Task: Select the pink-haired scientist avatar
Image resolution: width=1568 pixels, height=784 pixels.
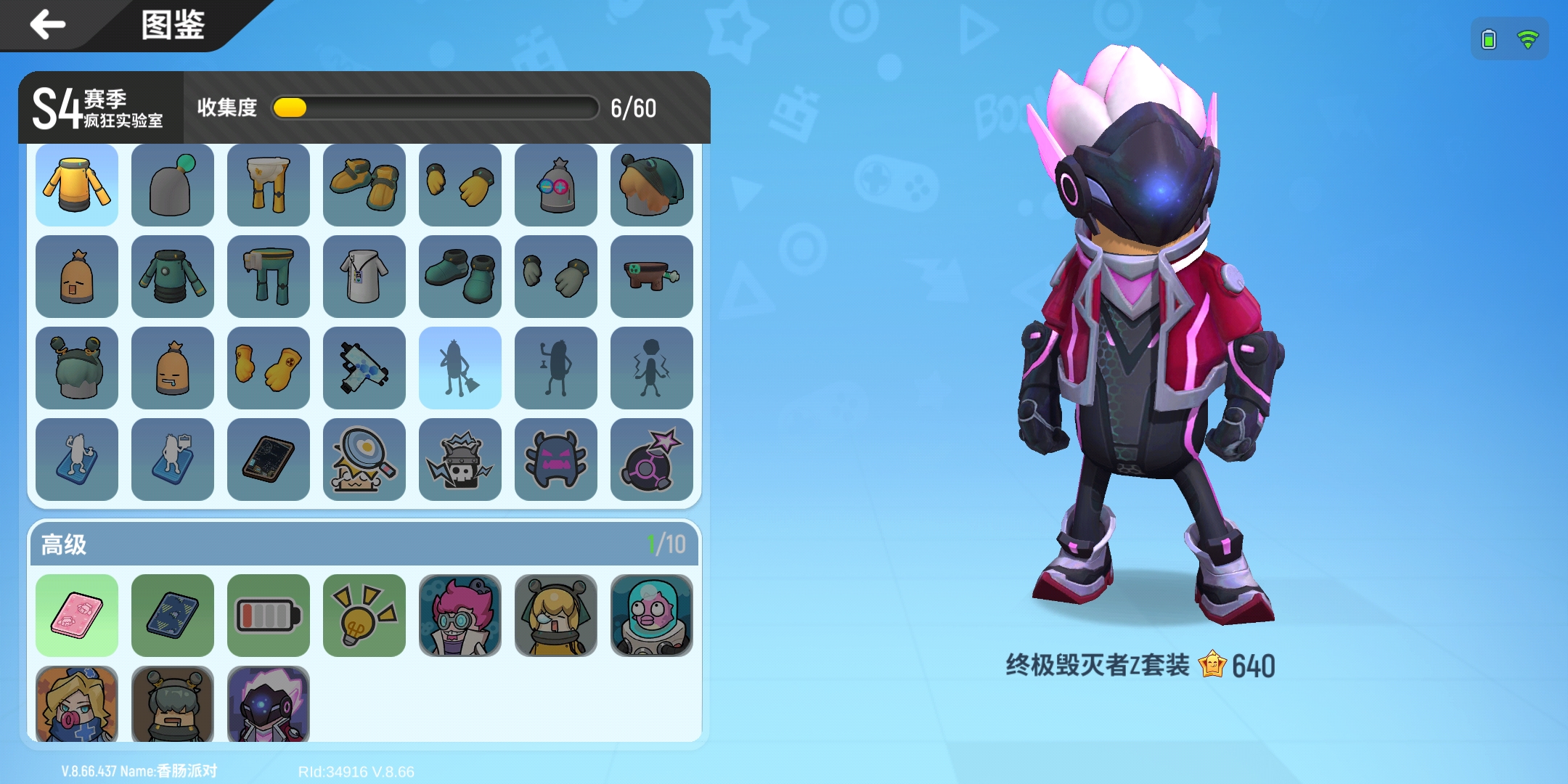Action: point(460,615)
